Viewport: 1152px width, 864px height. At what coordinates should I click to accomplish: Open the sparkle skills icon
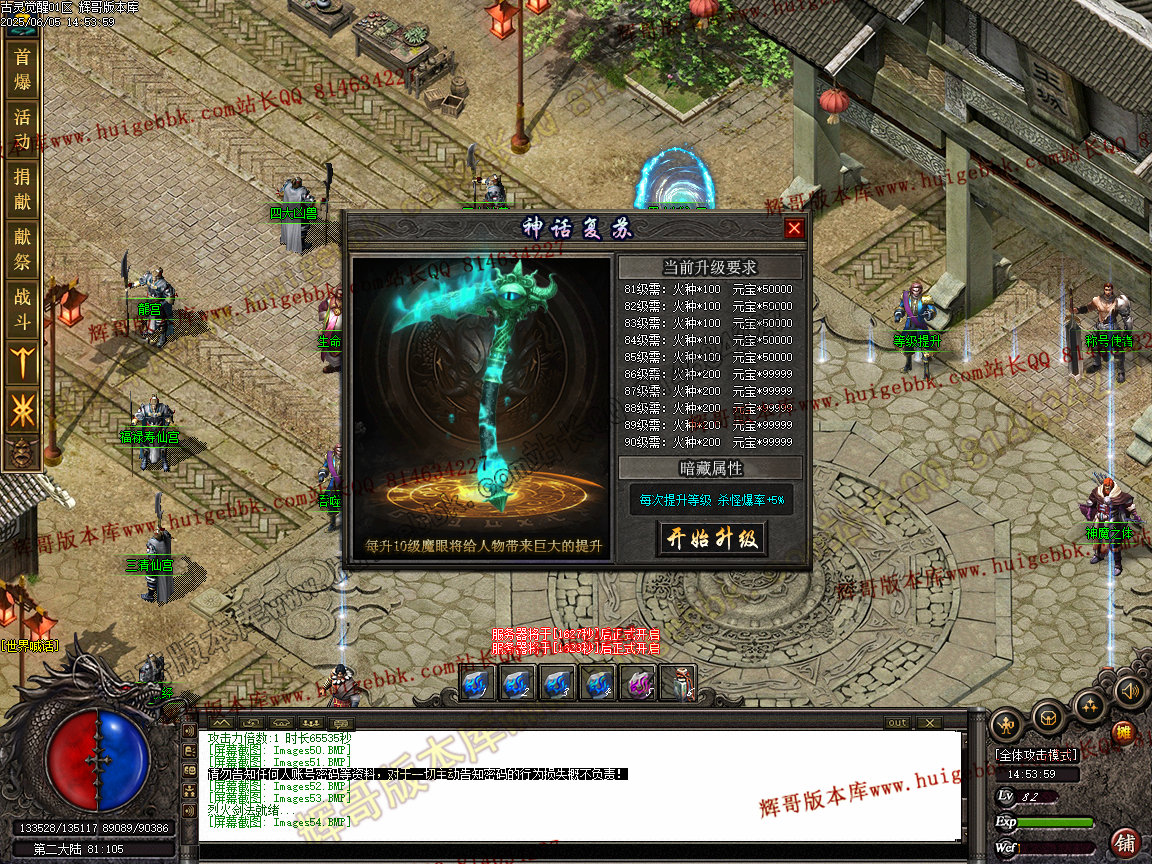(1089, 706)
